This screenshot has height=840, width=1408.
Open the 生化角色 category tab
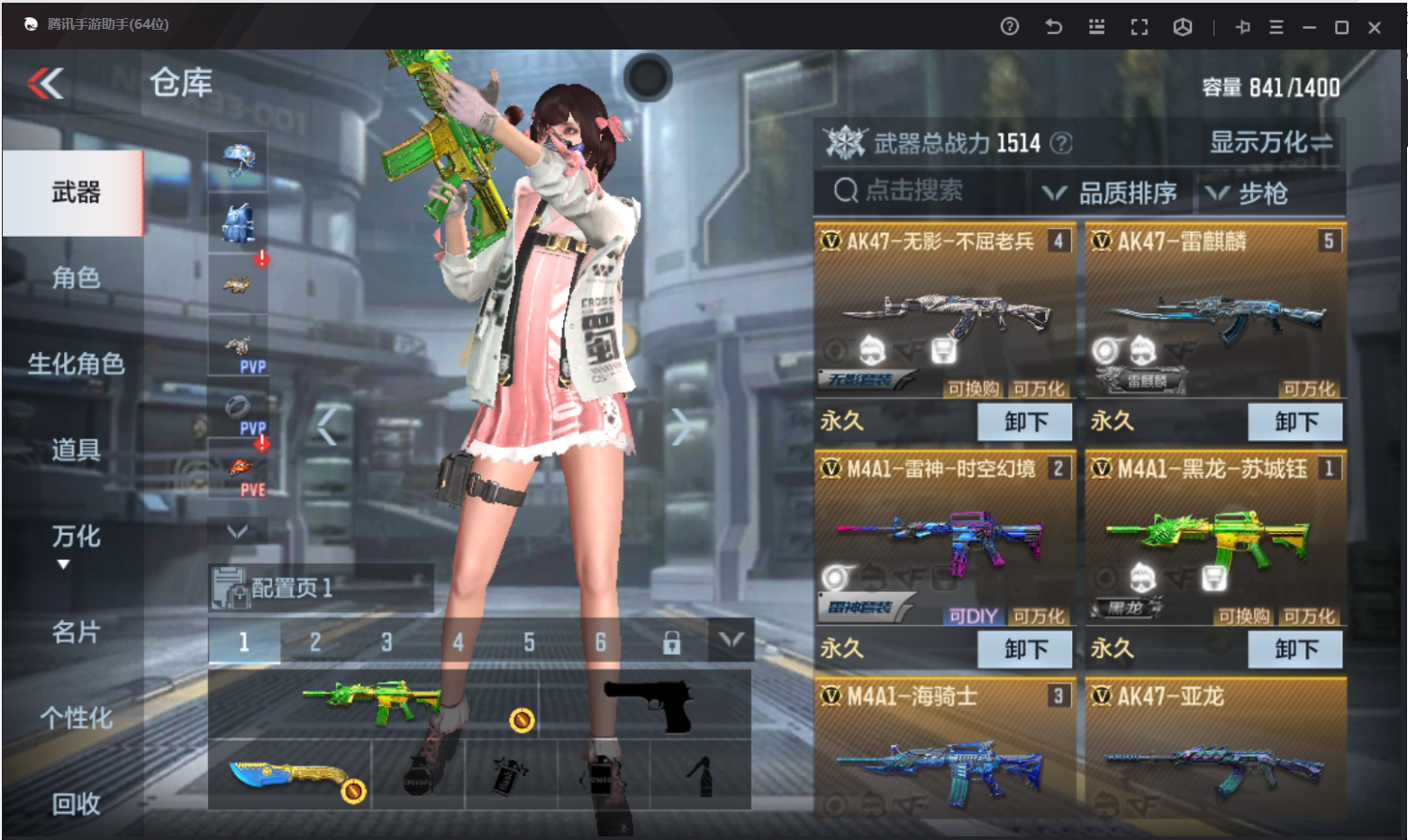[76, 364]
